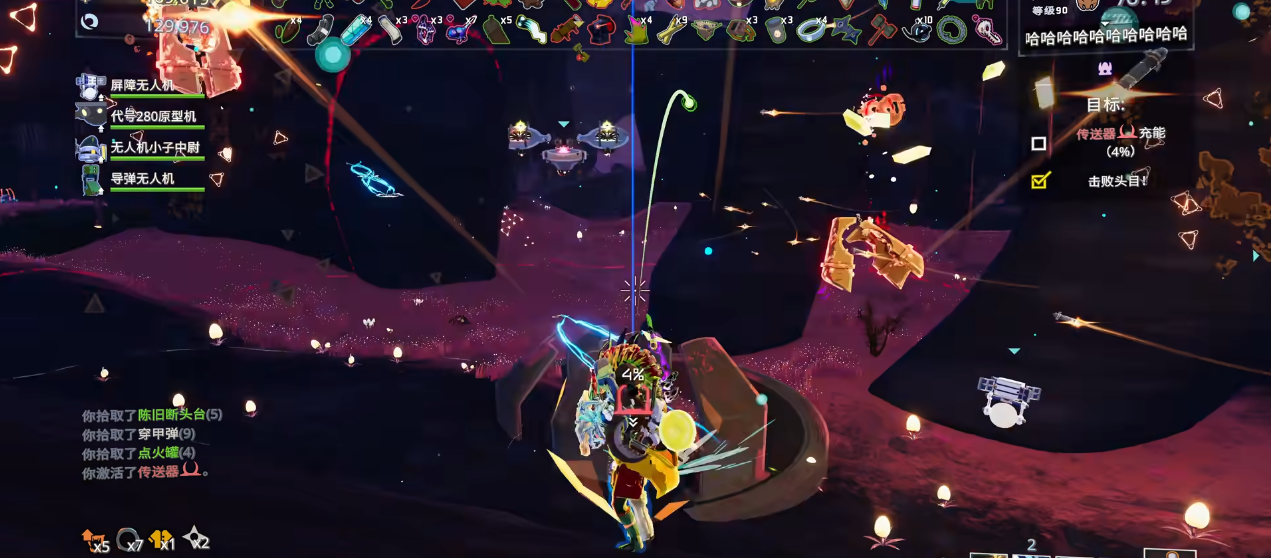Select the white shuriken buff icon x2

[x=195, y=539]
